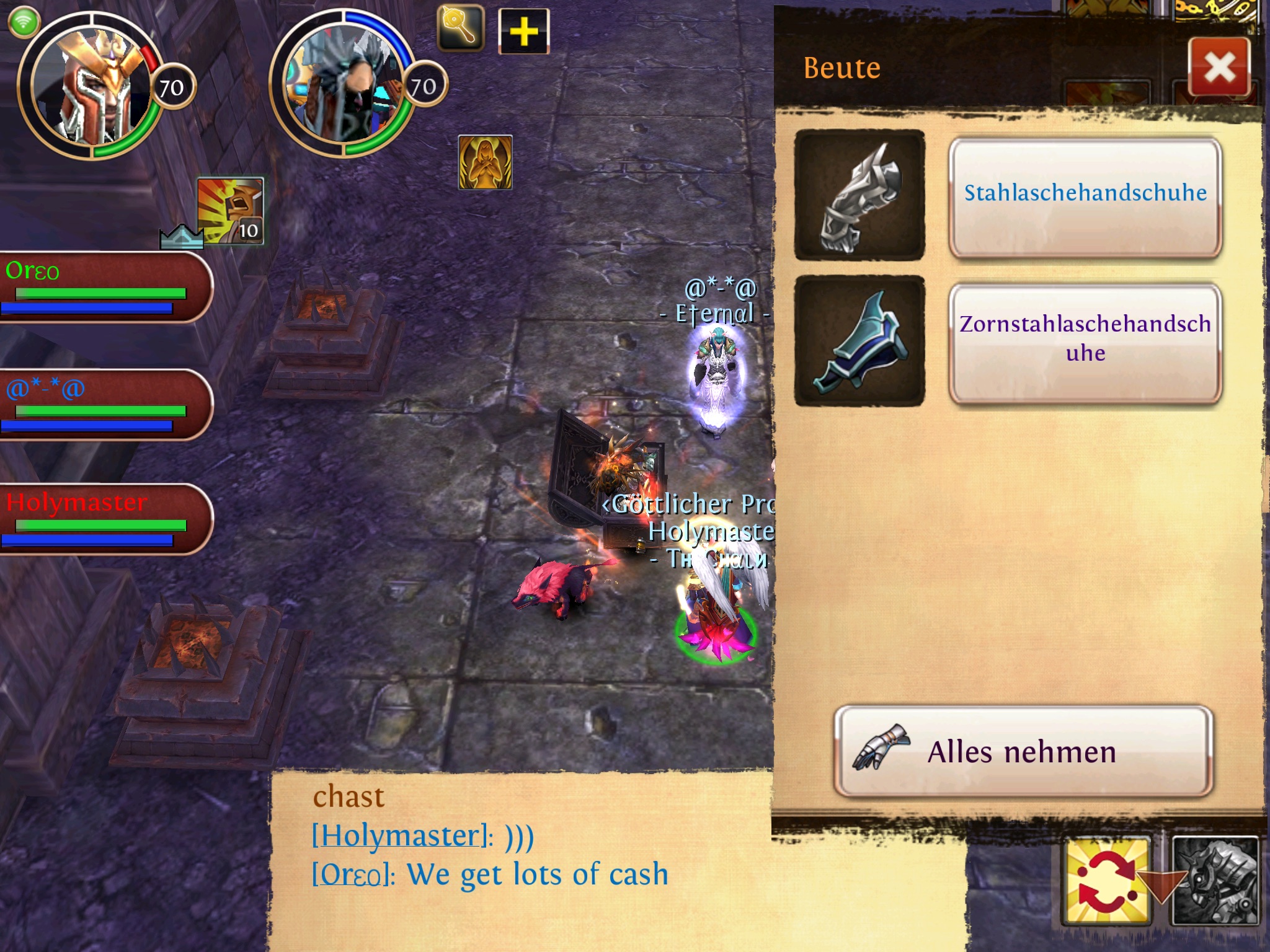Inspect the teal gauntlet loot icon
This screenshot has height=952, width=1270.
(859, 341)
